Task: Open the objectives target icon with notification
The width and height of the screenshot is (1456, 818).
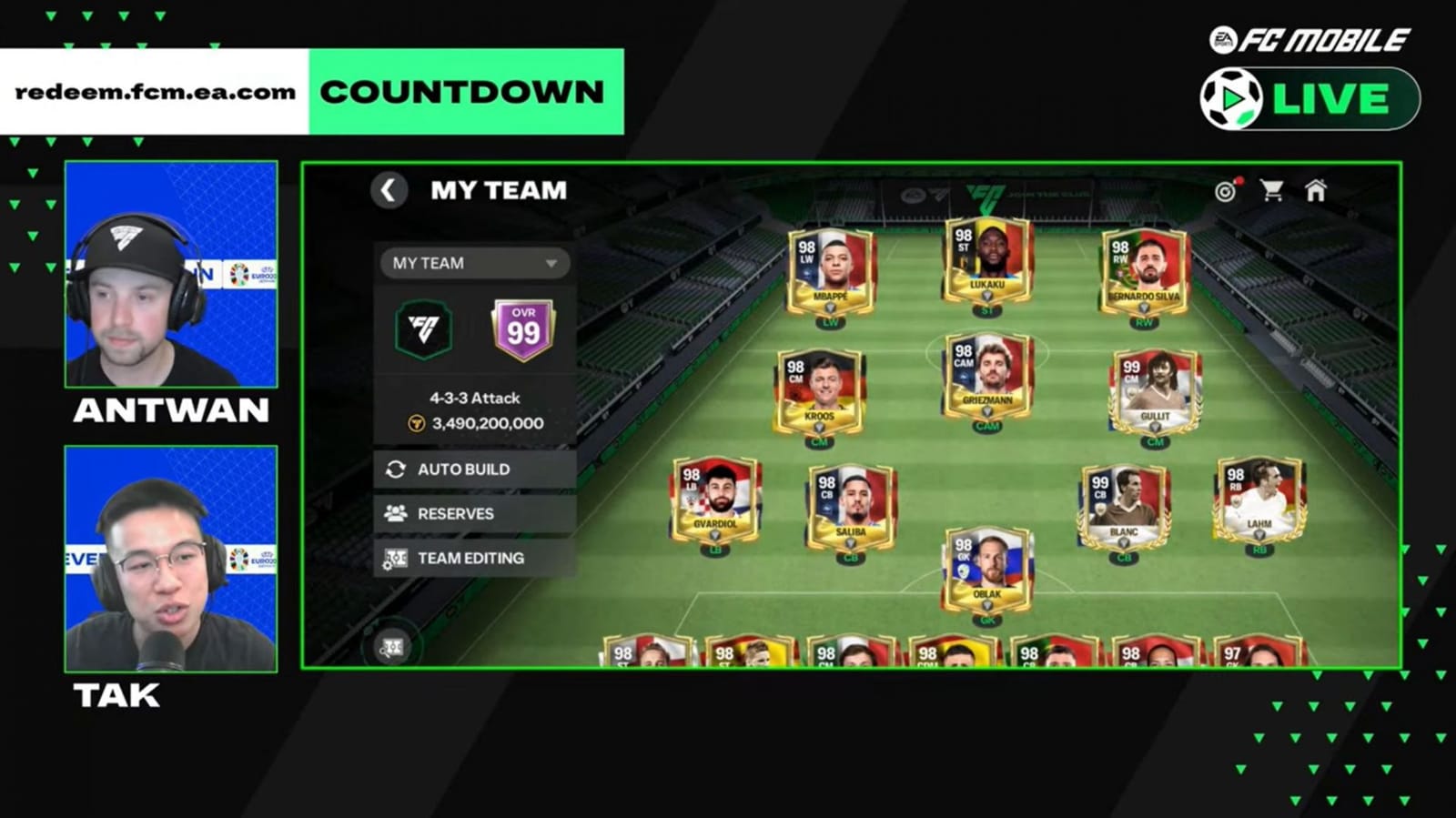Action: [x=1224, y=192]
